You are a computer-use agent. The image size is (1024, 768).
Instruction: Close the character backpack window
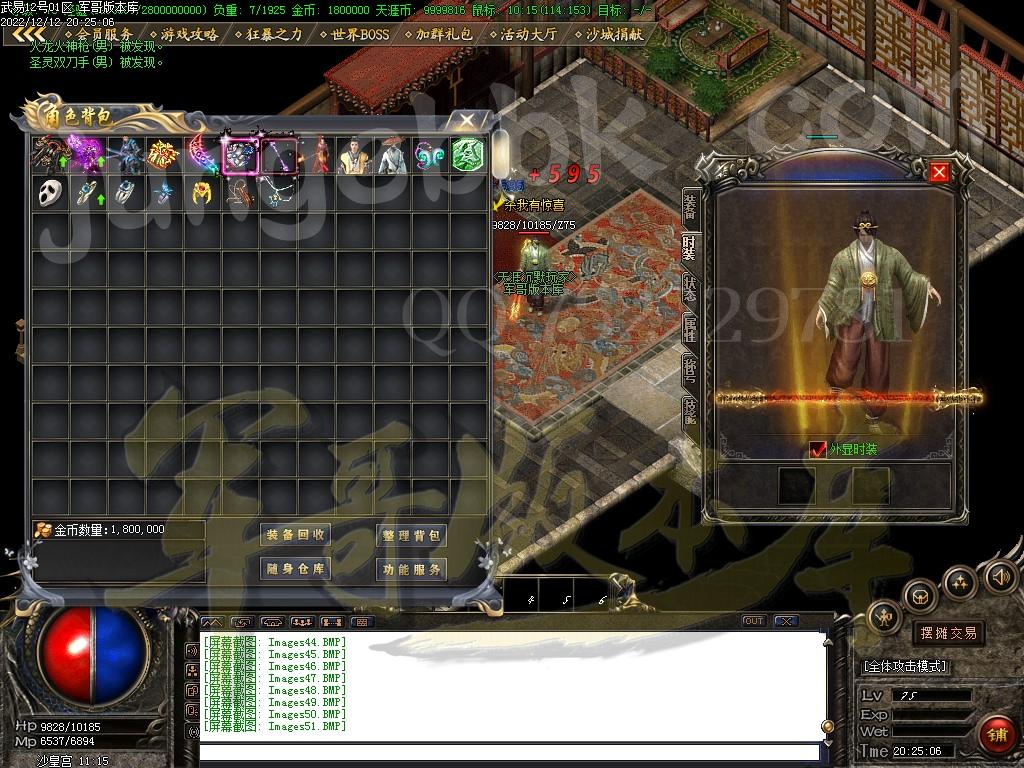(467, 121)
